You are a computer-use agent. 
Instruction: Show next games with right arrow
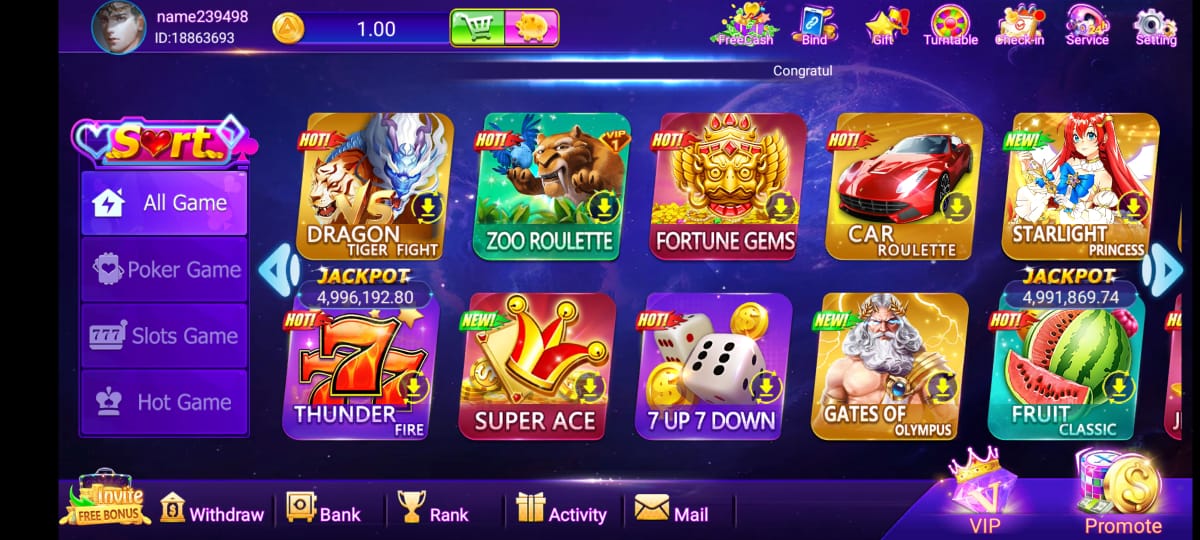[x=1163, y=270]
